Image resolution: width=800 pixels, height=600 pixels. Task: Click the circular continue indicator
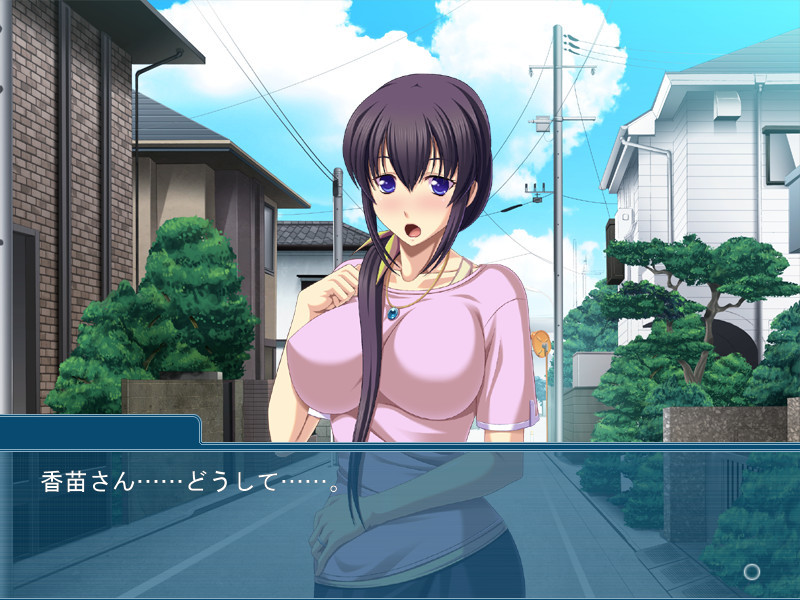tap(752, 571)
